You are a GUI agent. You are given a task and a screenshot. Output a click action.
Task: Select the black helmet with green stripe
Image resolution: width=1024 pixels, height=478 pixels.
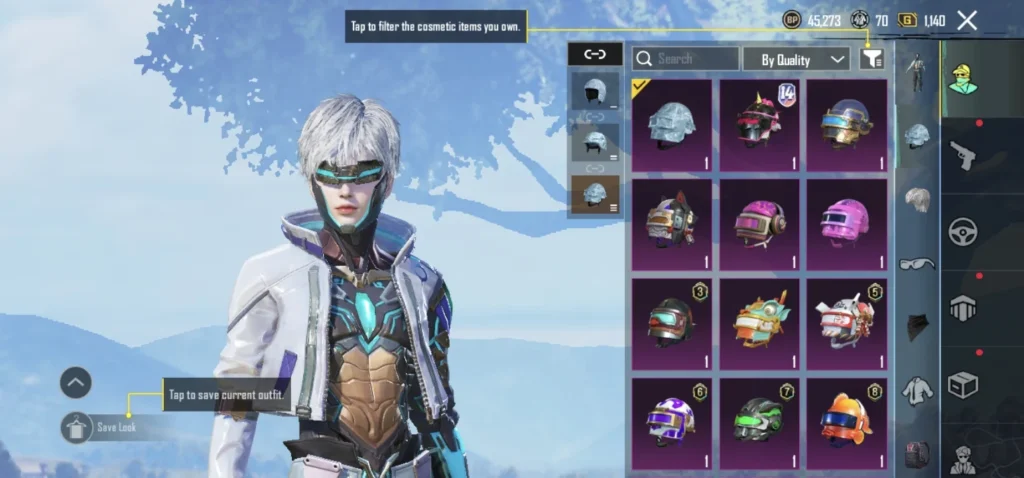[x=759, y=424]
